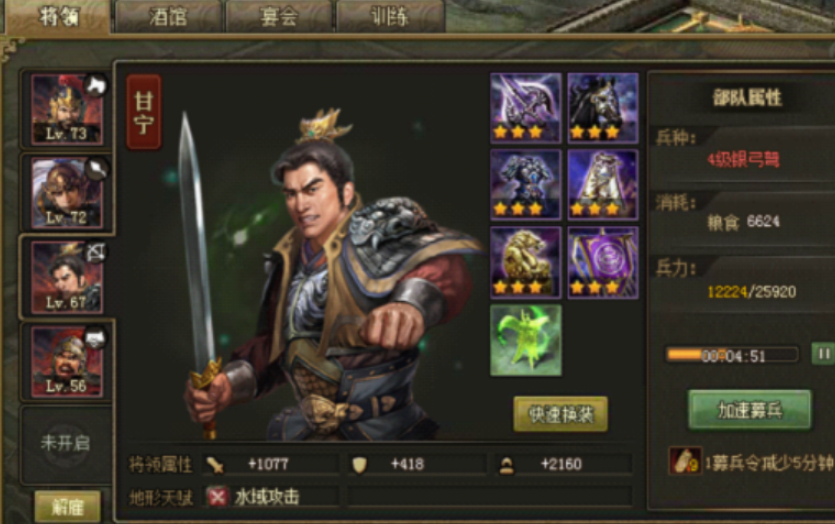Select the Lv.72 general portrait
This screenshot has width=835, height=524.
click(66, 192)
